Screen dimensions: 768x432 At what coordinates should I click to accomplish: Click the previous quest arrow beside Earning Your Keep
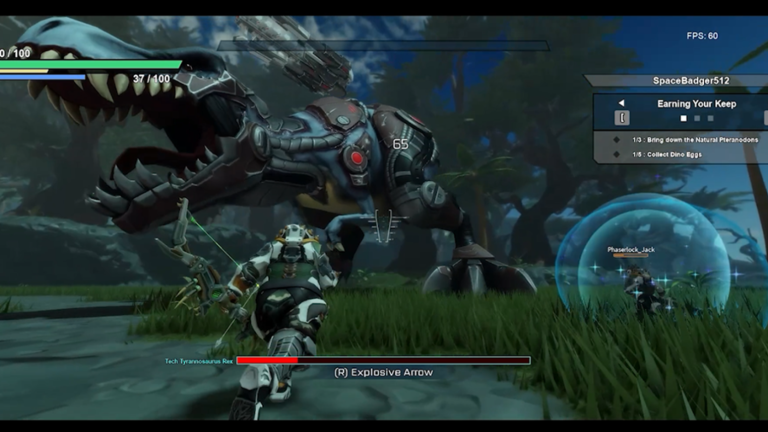coord(621,103)
